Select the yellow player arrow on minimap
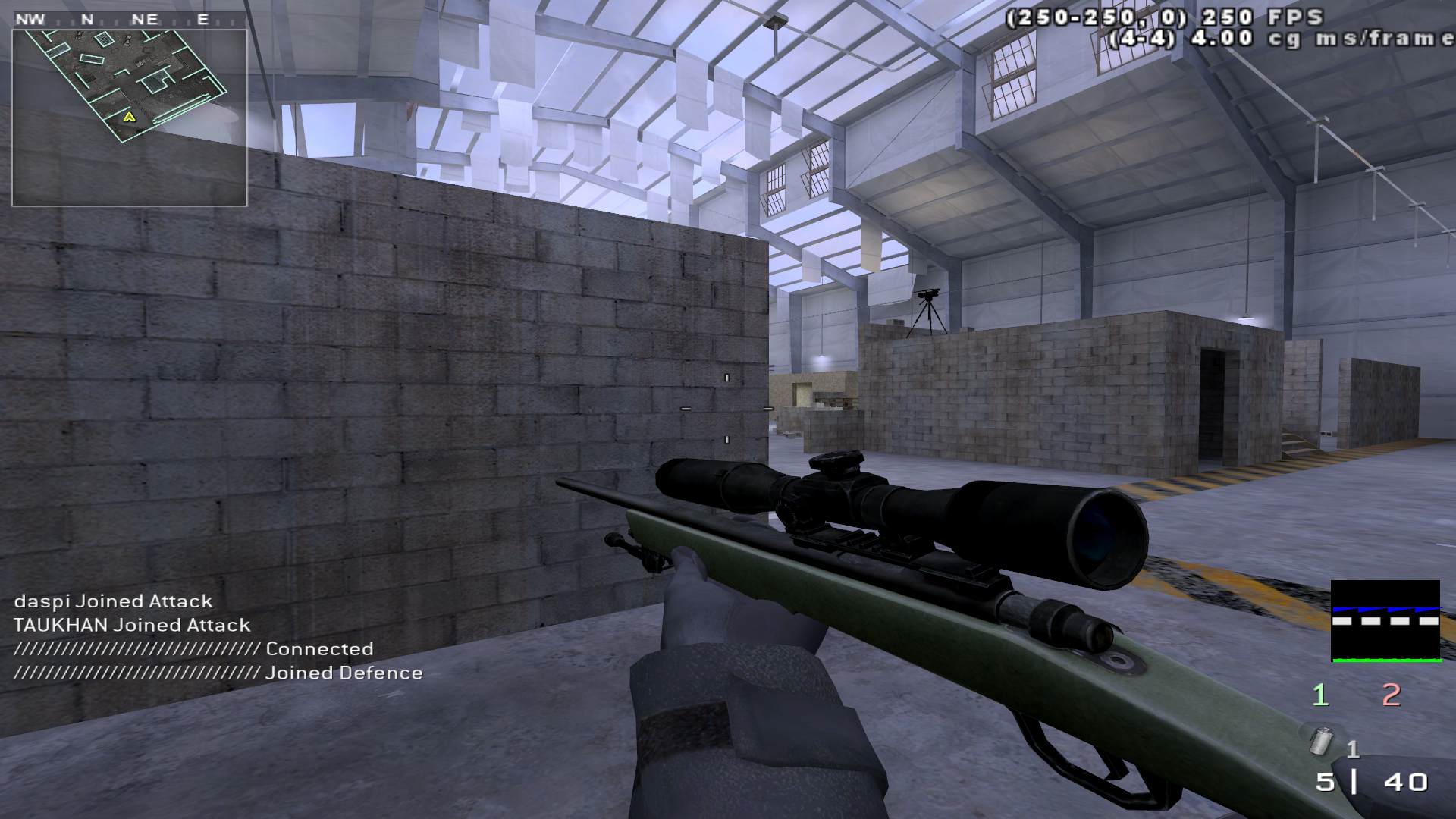 [130, 118]
